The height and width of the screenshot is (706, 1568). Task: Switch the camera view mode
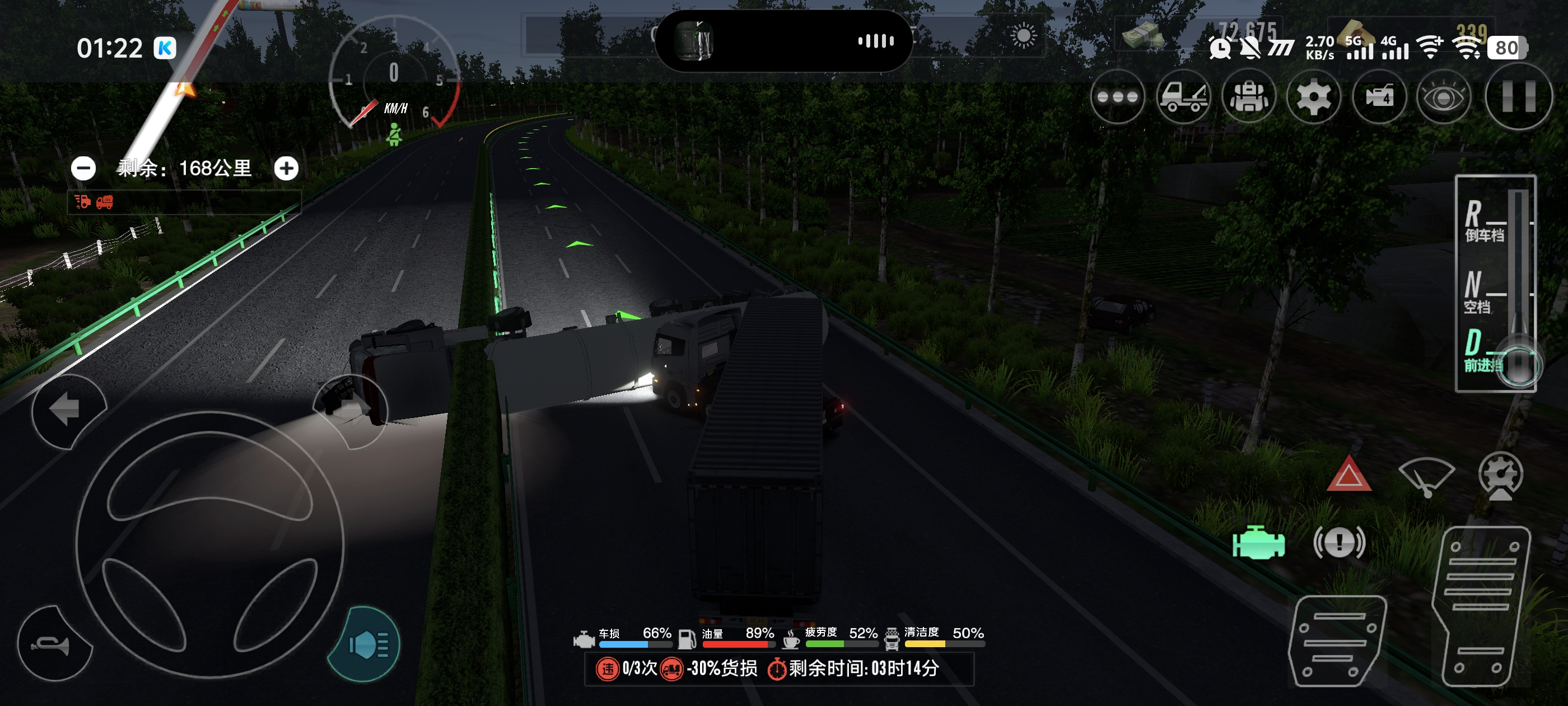point(1379,97)
